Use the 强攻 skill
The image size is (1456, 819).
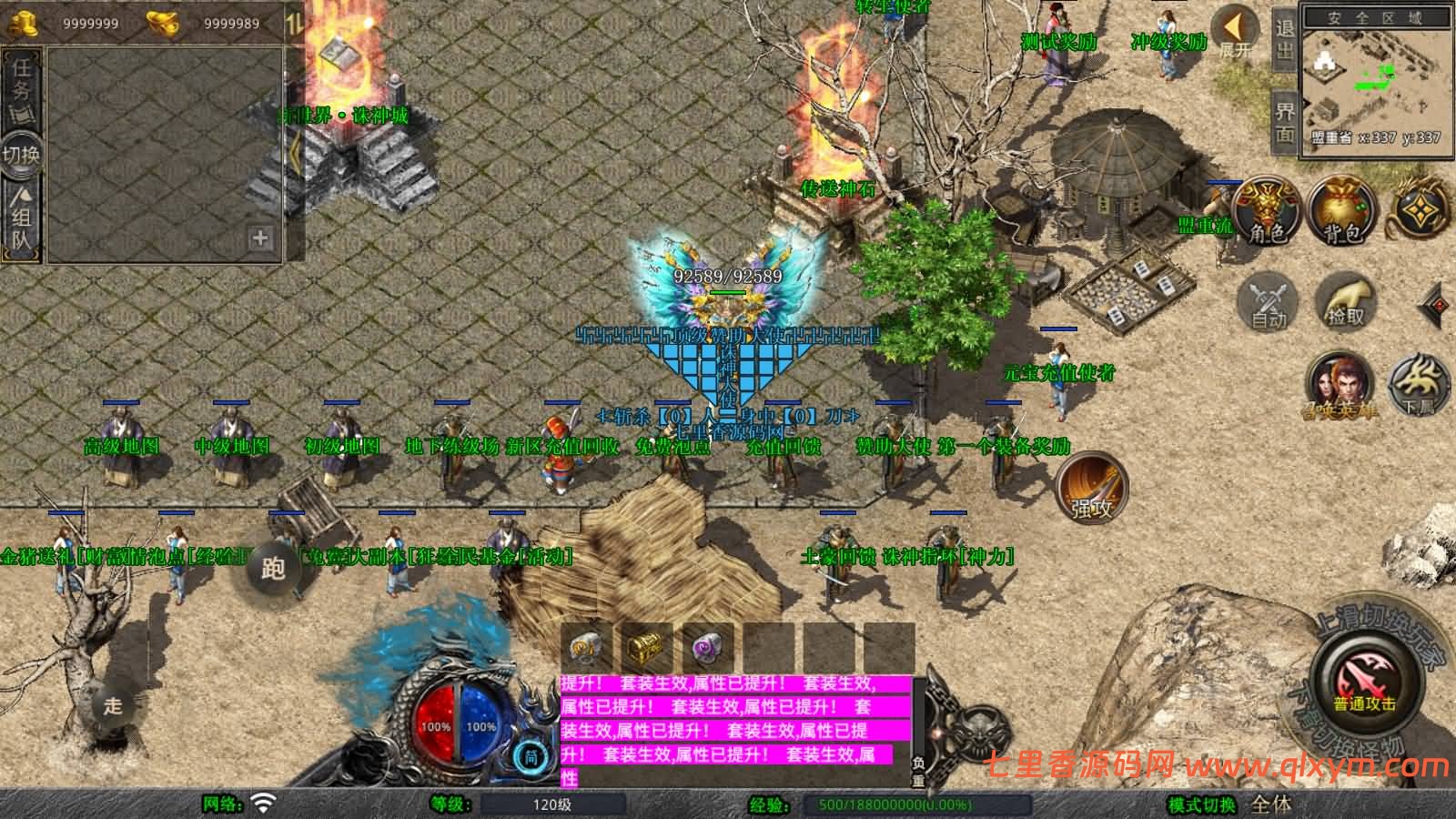1092,487
